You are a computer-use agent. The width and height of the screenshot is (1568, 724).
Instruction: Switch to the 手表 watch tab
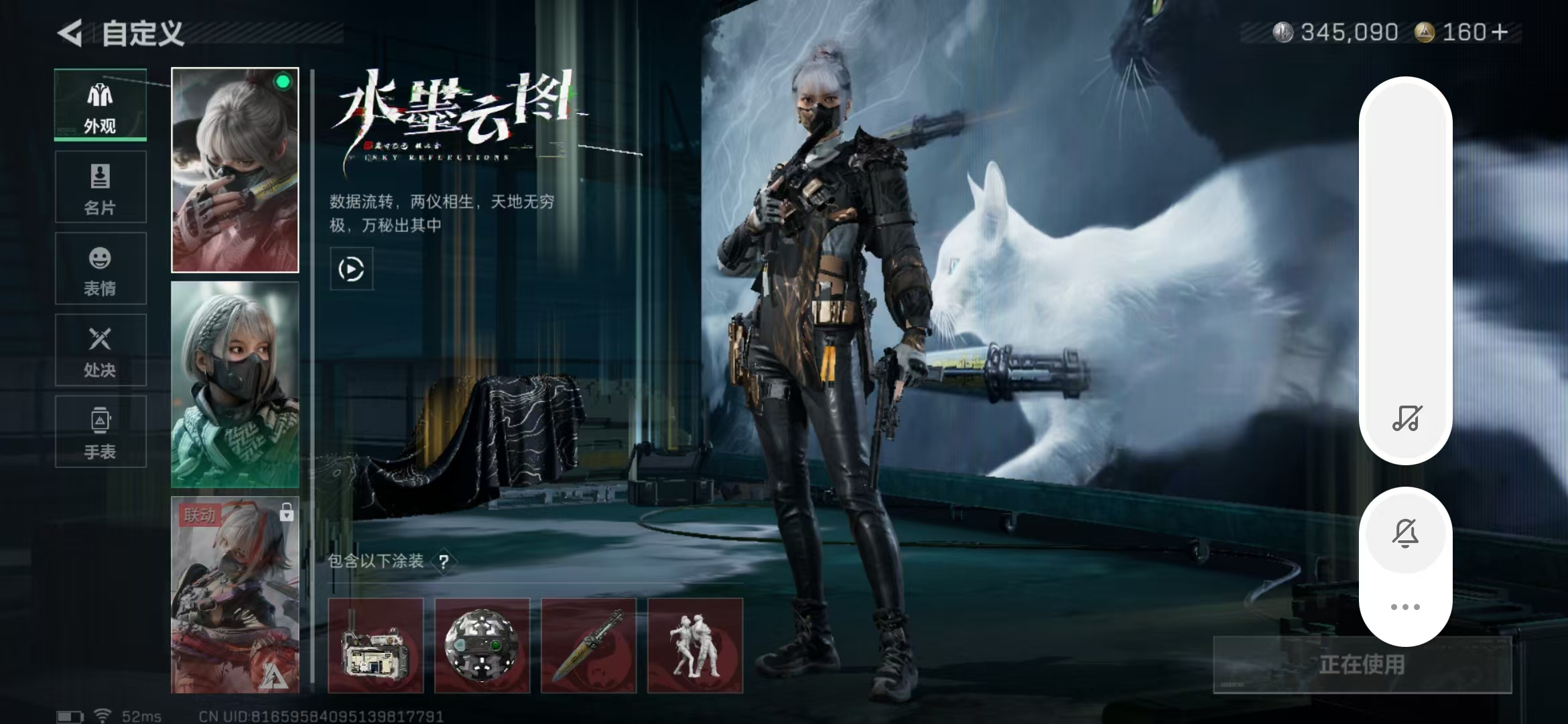(101, 432)
